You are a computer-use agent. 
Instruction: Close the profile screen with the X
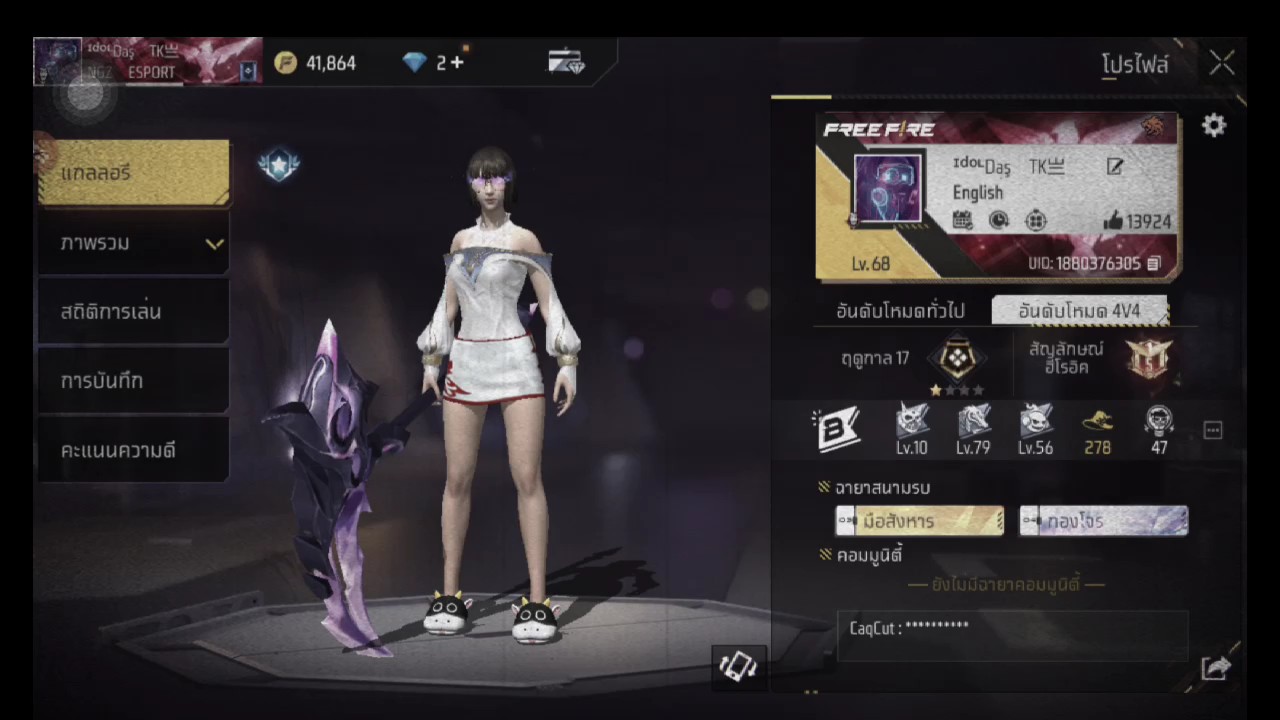click(1222, 64)
